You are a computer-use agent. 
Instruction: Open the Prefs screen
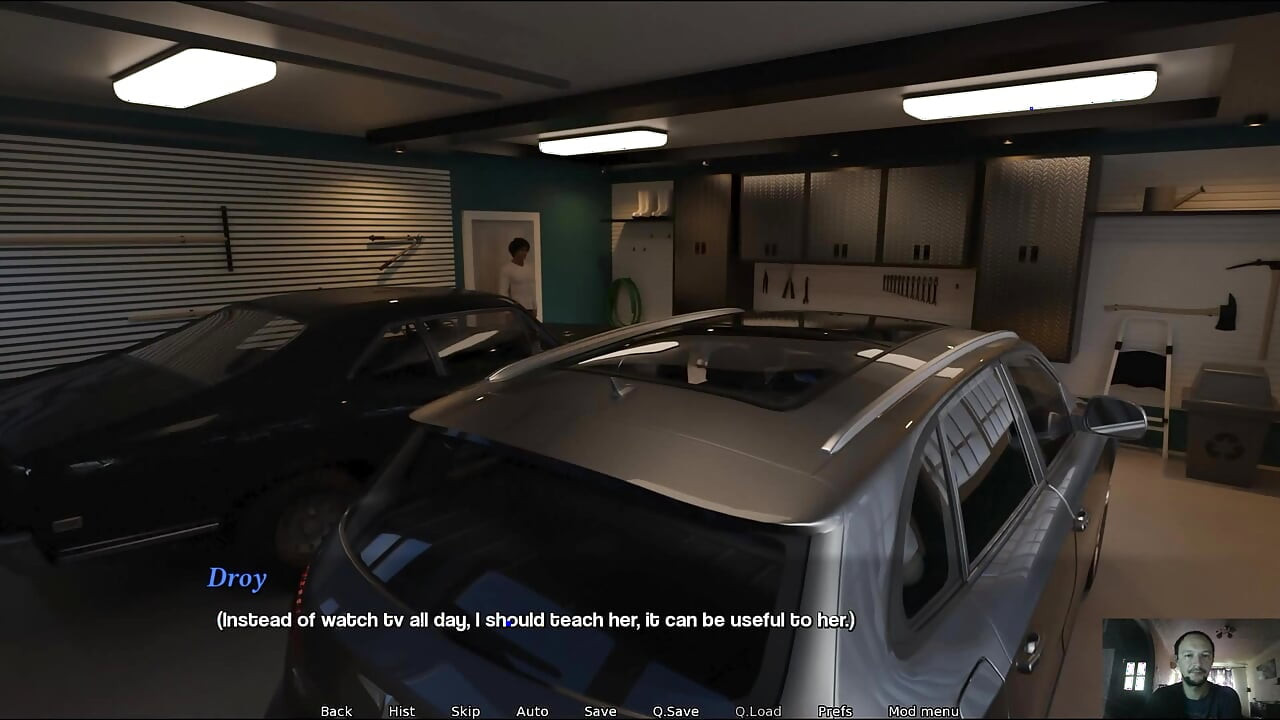835,711
